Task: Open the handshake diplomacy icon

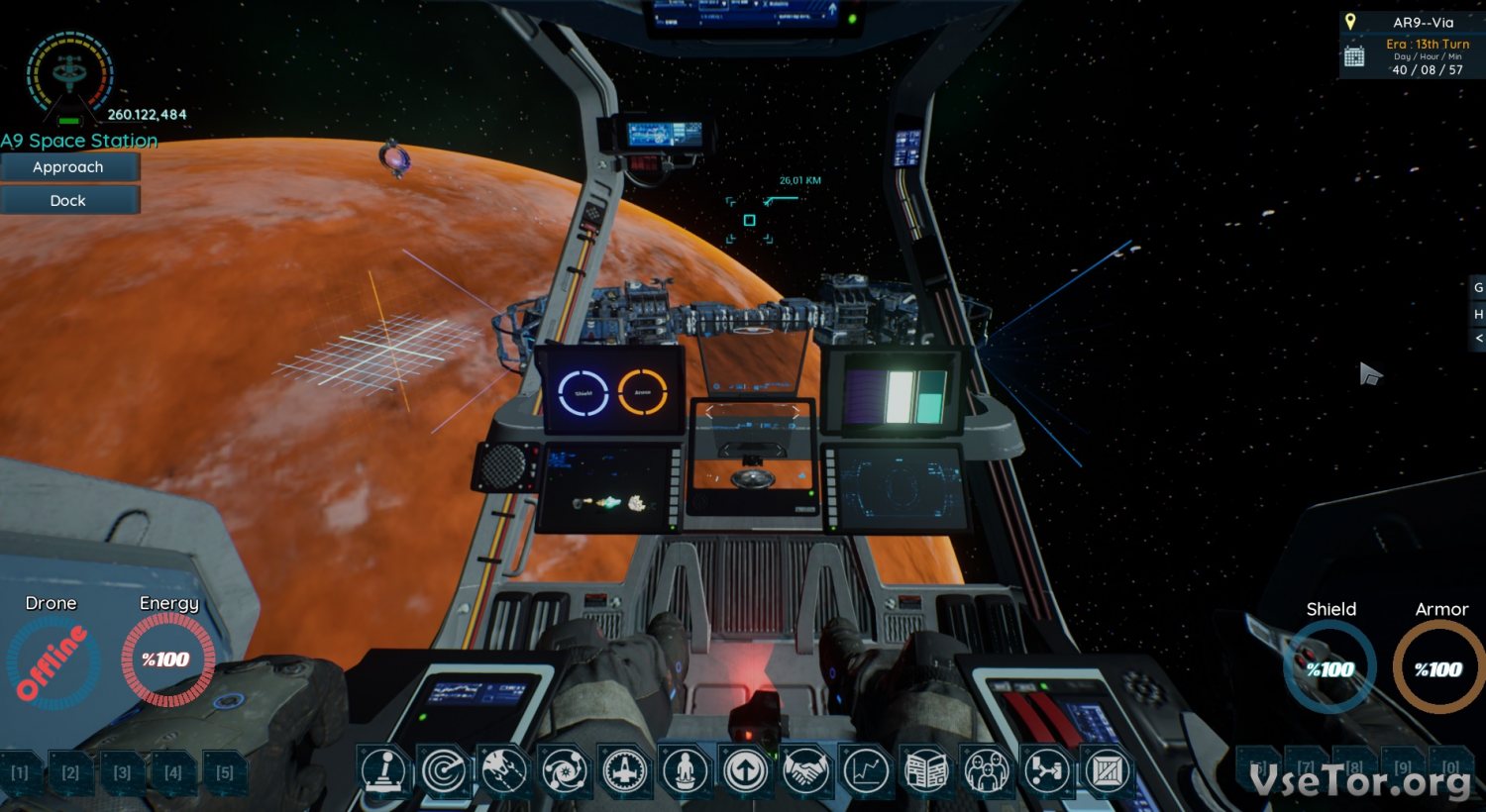Action: [x=806, y=769]
